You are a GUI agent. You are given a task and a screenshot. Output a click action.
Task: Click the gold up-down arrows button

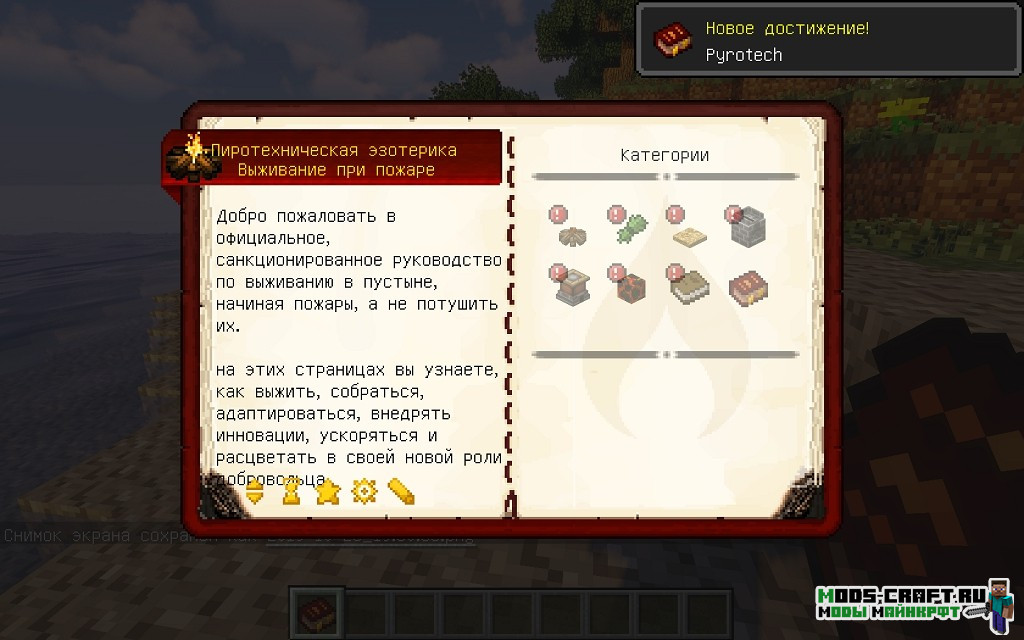[254, 492]
